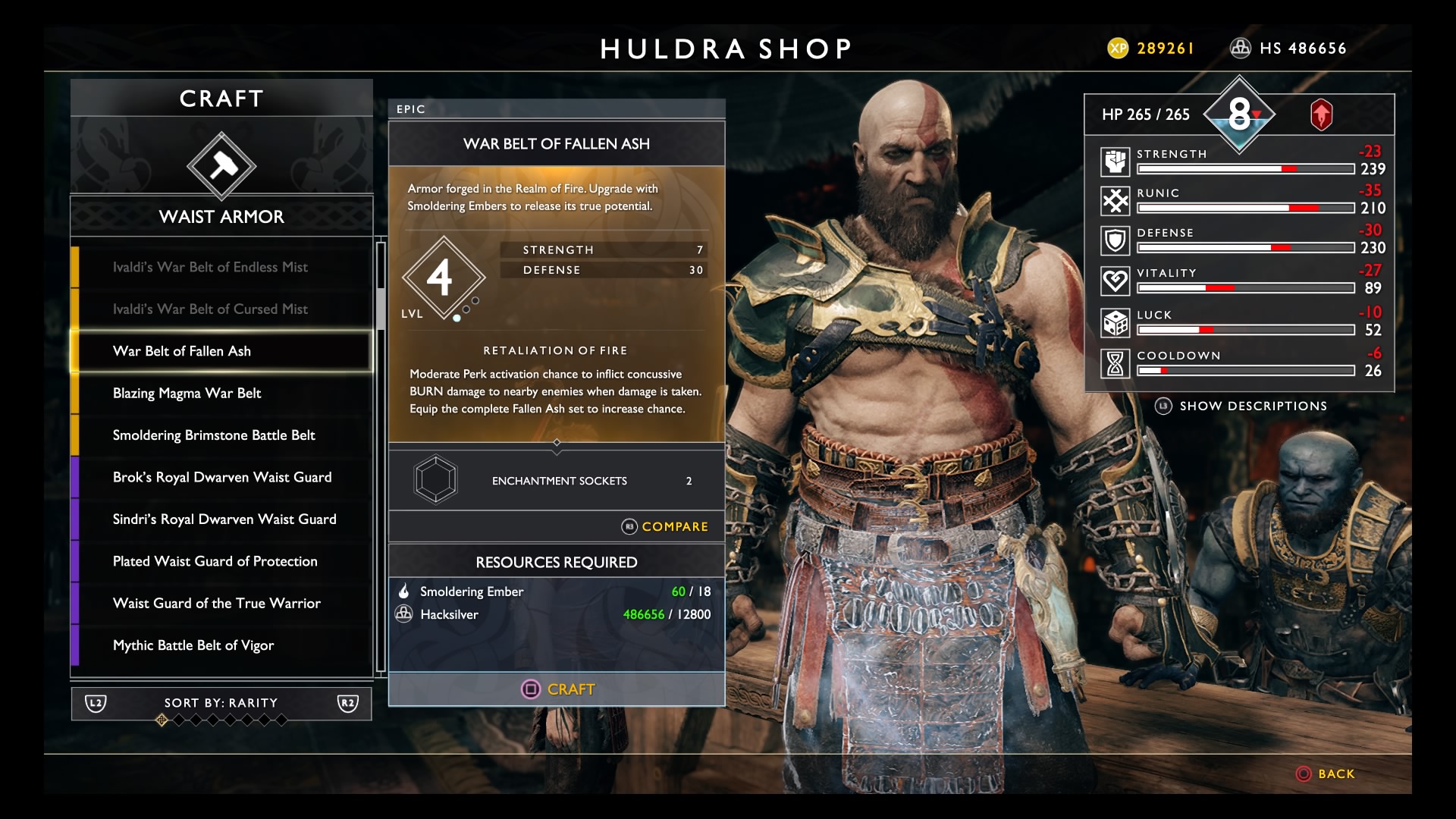Change the Sort By: Rarity option

(221, 704)
